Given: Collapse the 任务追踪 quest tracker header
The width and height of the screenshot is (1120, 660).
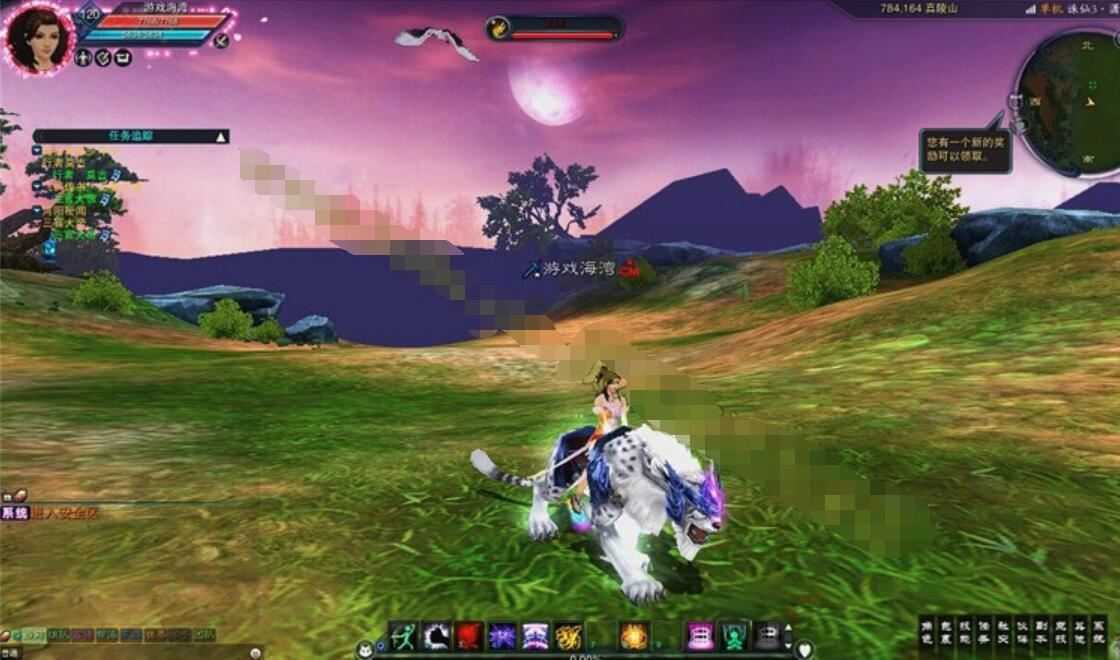Looking at the screenshot, I should coord(221,136).
